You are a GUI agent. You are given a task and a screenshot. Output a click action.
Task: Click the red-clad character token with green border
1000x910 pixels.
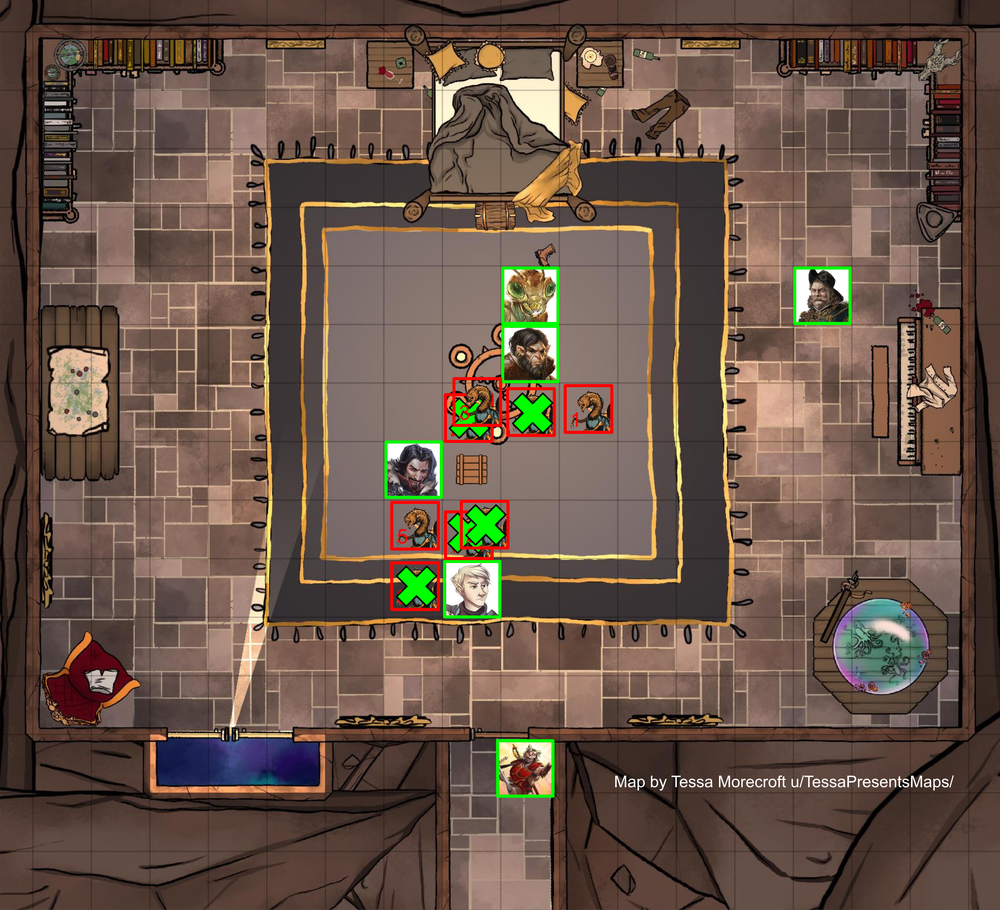[525, 768]
